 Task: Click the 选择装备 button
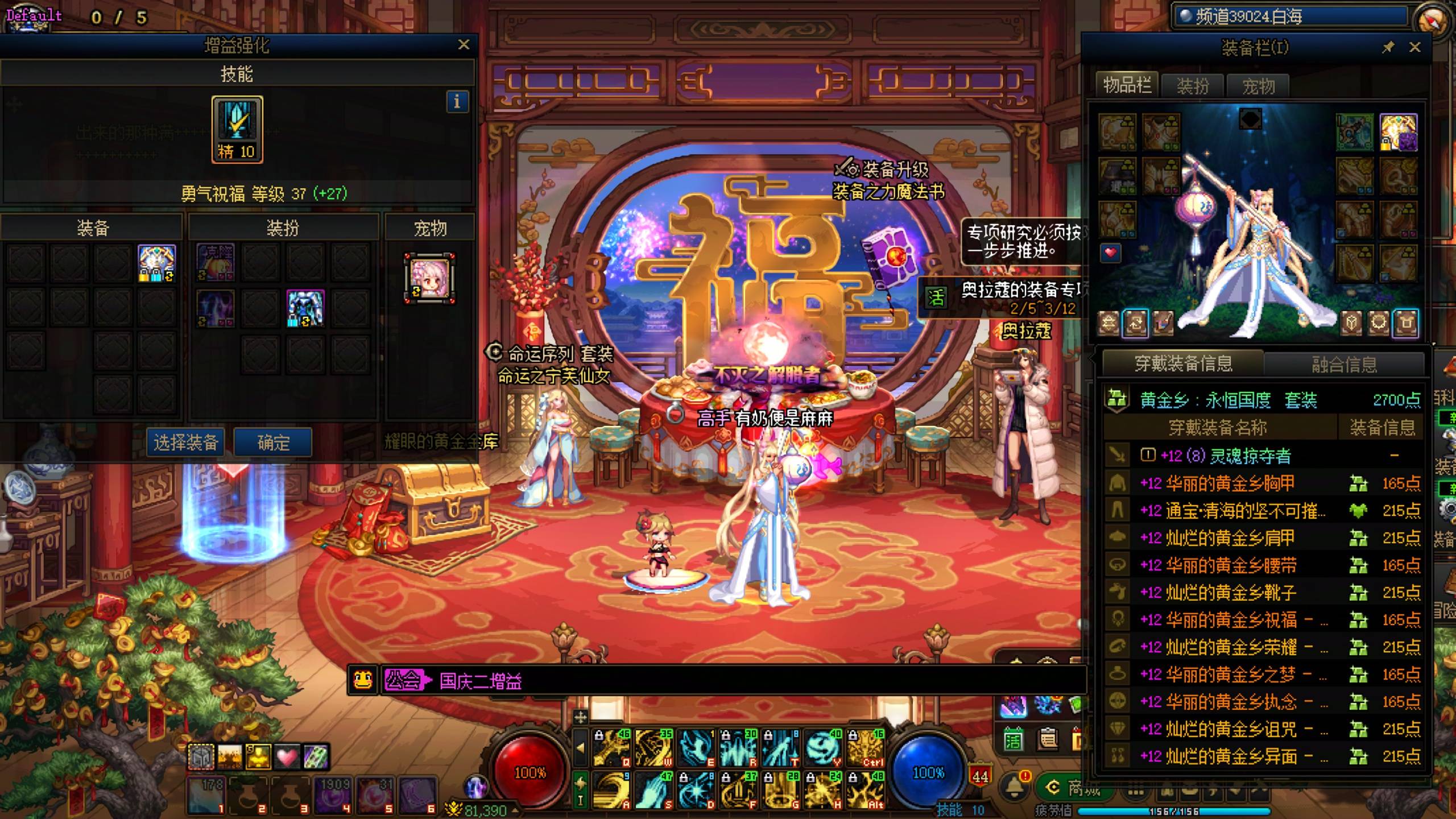click(x=186, y=442)
